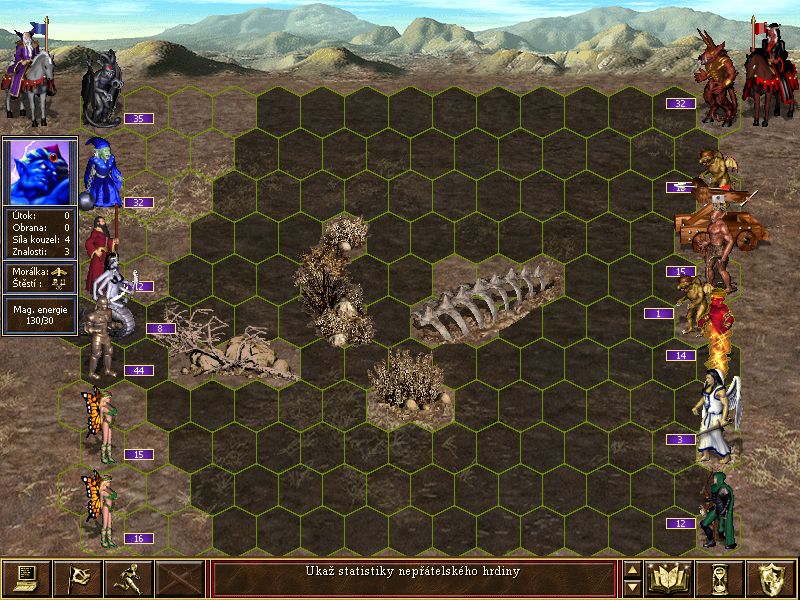Click the disabled auto-combat crossed swords button
This screenshot has height=600, width=800.
click(180, 578)
